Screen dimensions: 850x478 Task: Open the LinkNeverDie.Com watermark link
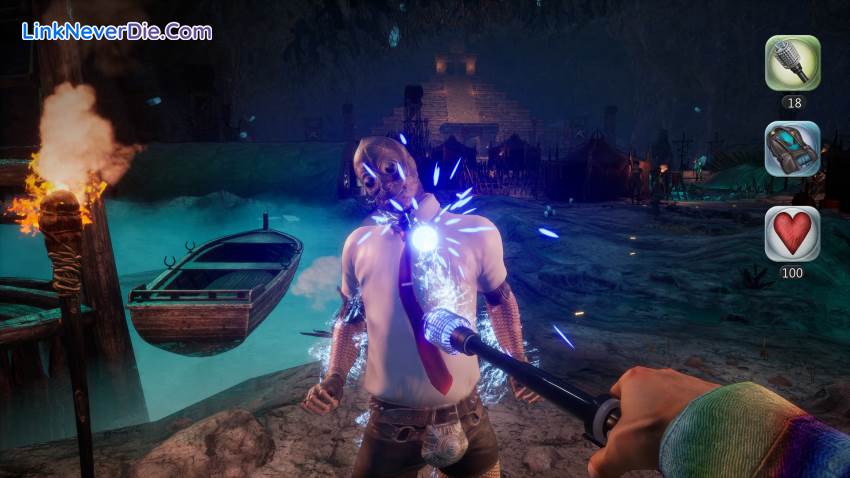click(117, 31)
